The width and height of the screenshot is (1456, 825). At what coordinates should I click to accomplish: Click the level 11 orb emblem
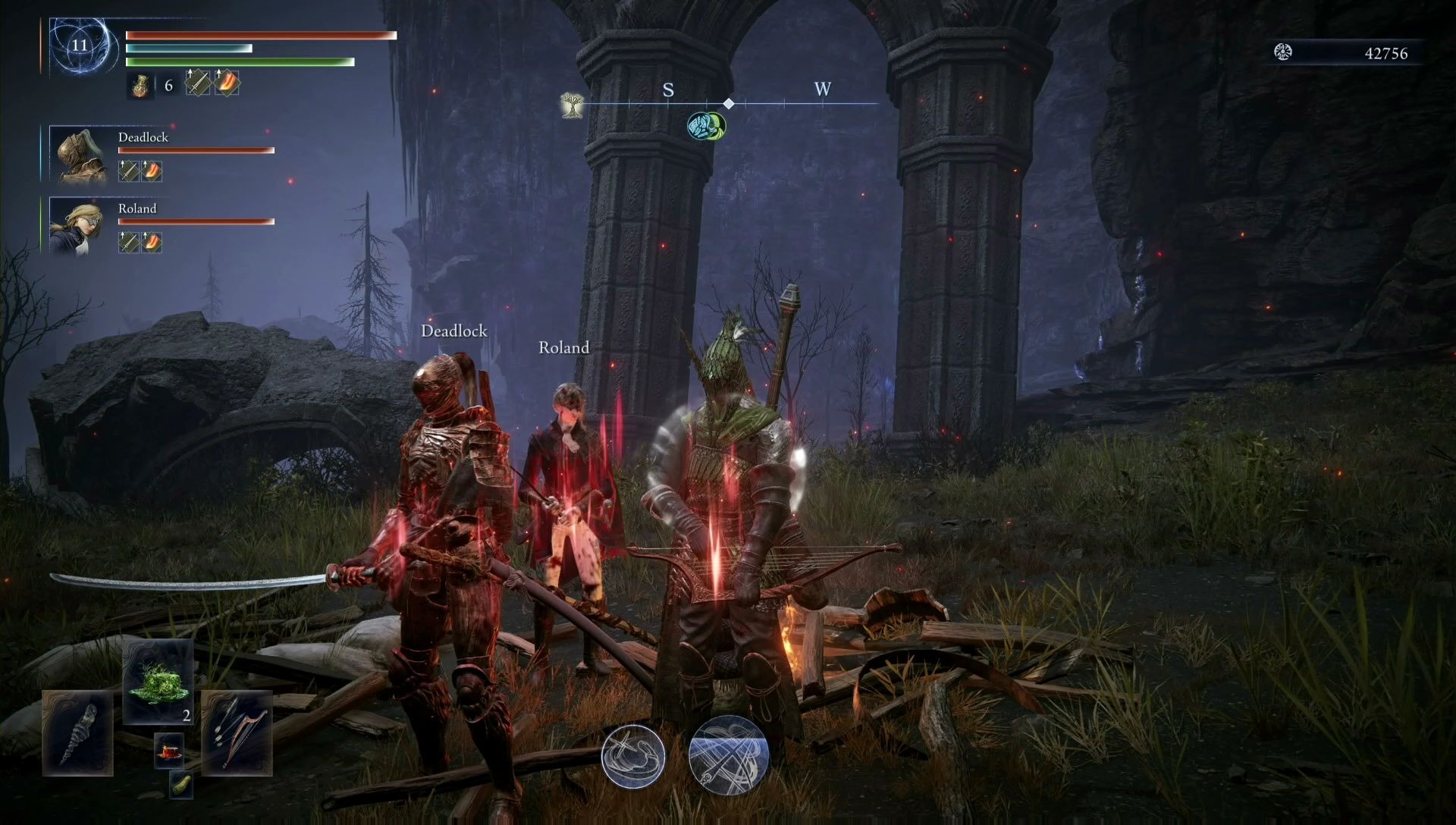point(80,45)
